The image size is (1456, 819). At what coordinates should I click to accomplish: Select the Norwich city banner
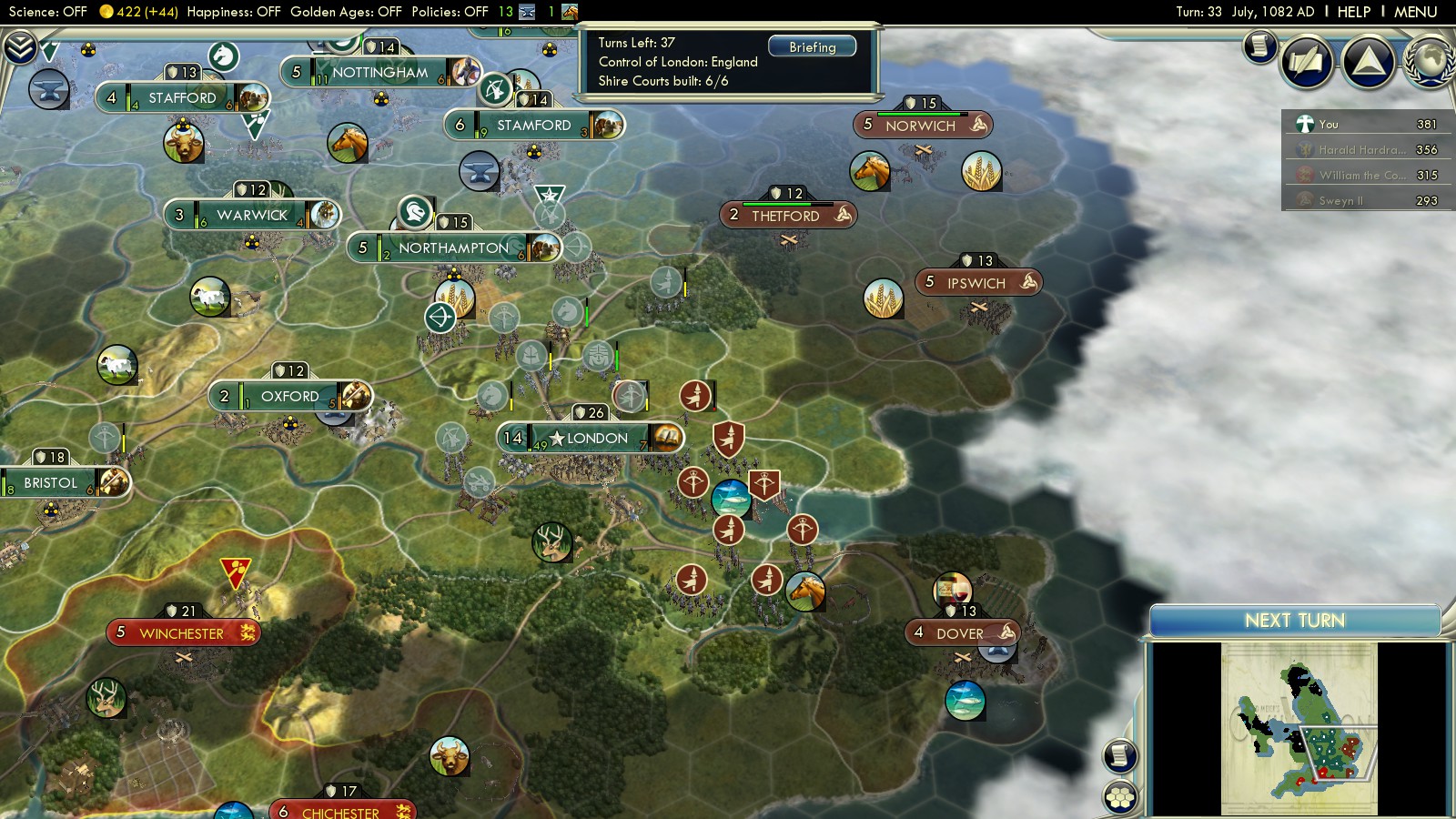coord(921,126)
